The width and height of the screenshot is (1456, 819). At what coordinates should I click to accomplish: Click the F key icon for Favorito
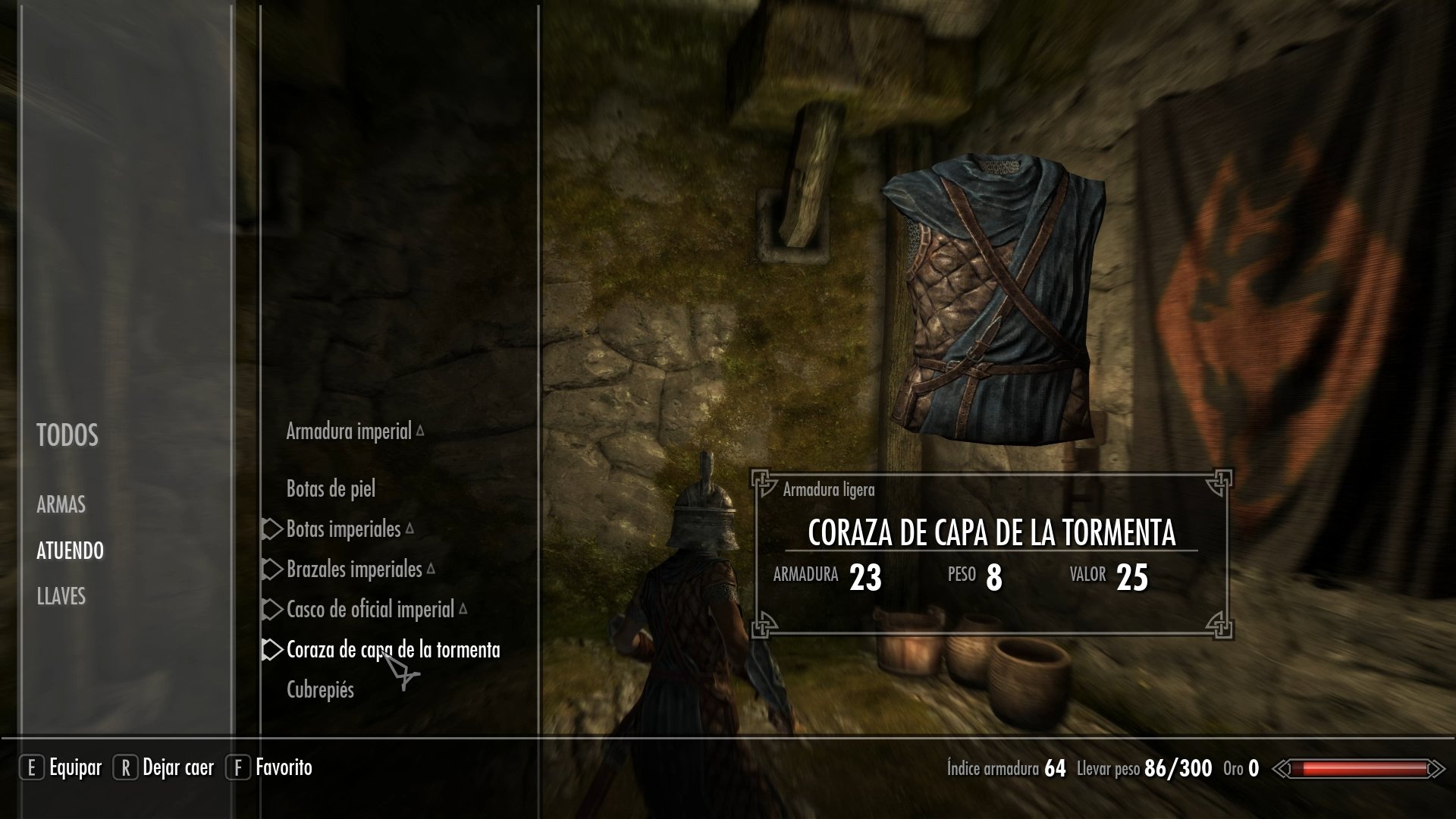point(239,767)
